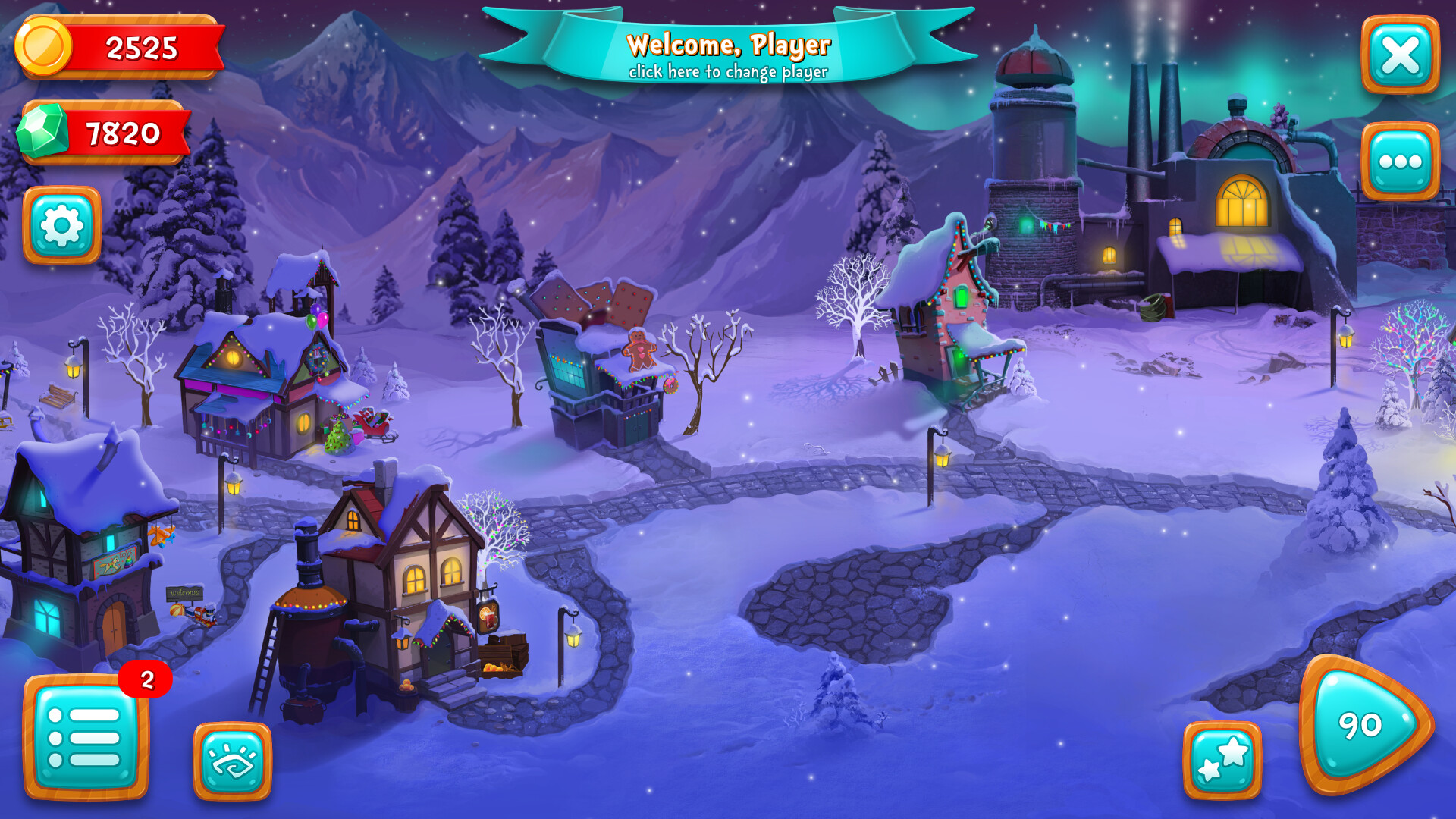Click the notification badge showing 2
The width and height of the screenshot is (1456, 819).
click(144, 679)
